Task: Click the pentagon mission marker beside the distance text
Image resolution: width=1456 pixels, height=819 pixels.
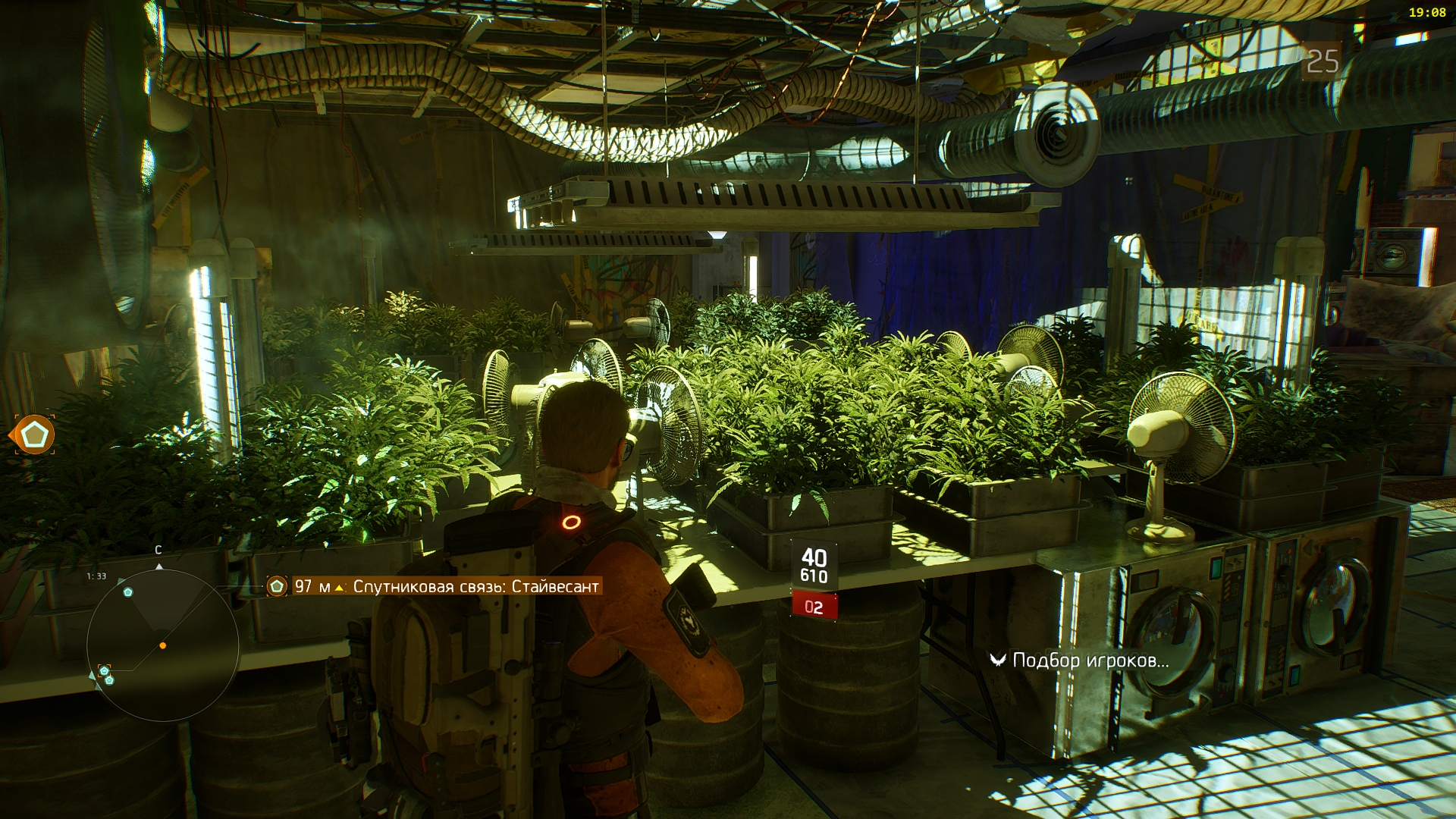Action: (x=277, y=587)
